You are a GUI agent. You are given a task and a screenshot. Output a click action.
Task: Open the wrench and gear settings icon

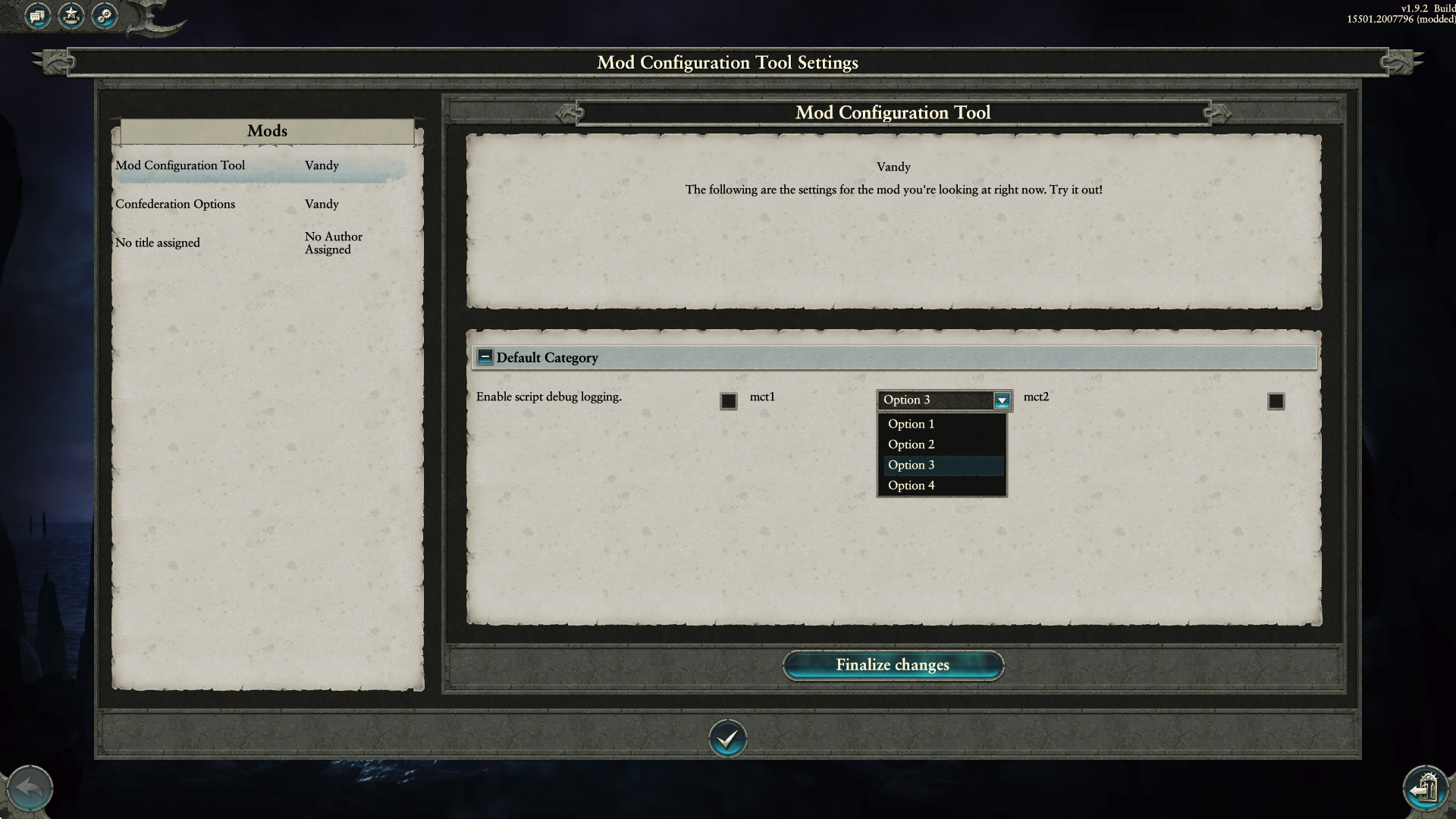pos(105,15)
